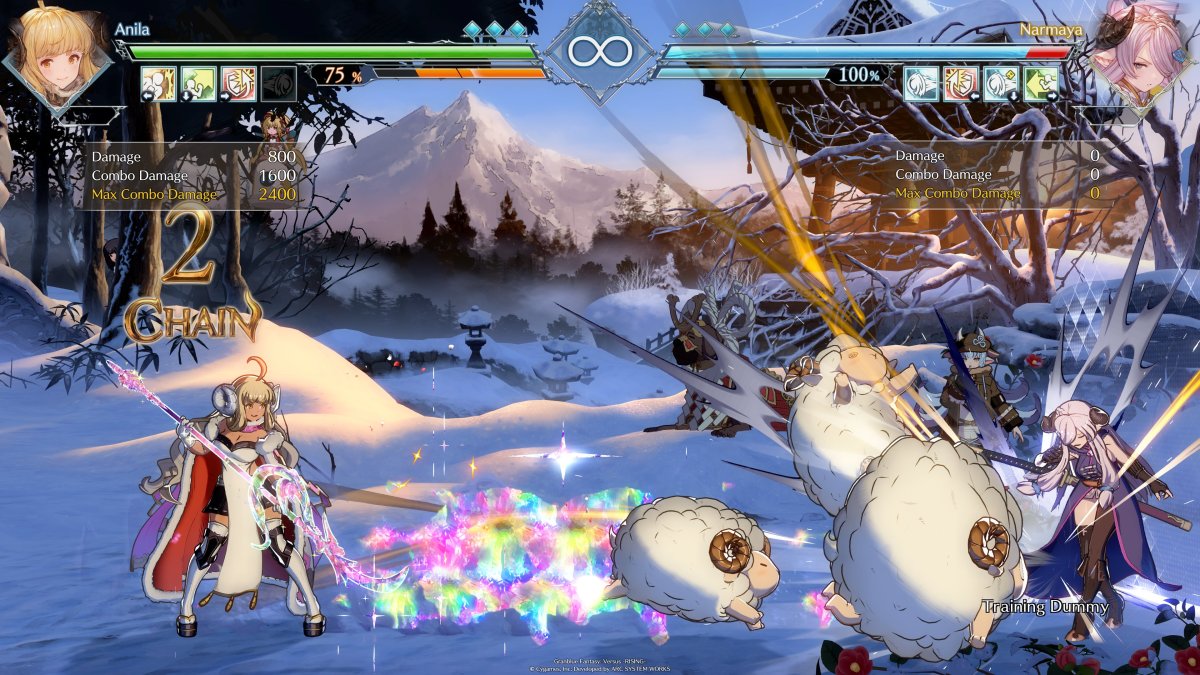Activate Narmaya's blue skill icon without arrow
The height and width of the screenshot is (675, 1200).
(x=921, y=83)
